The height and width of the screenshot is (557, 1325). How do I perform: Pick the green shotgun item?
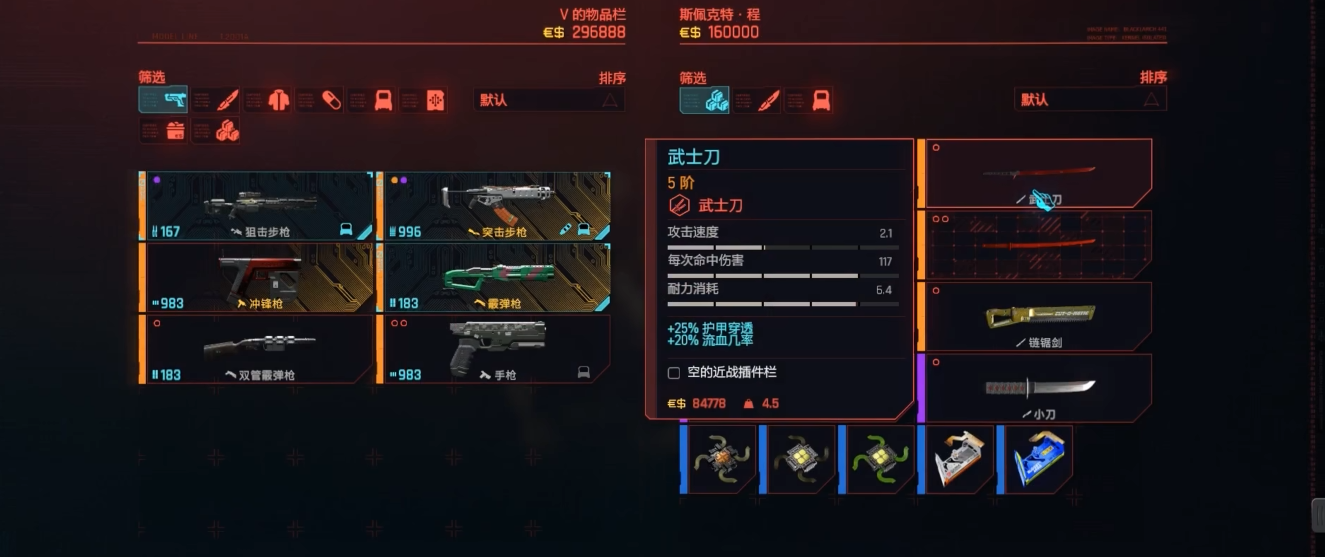(x=494, y=277)
